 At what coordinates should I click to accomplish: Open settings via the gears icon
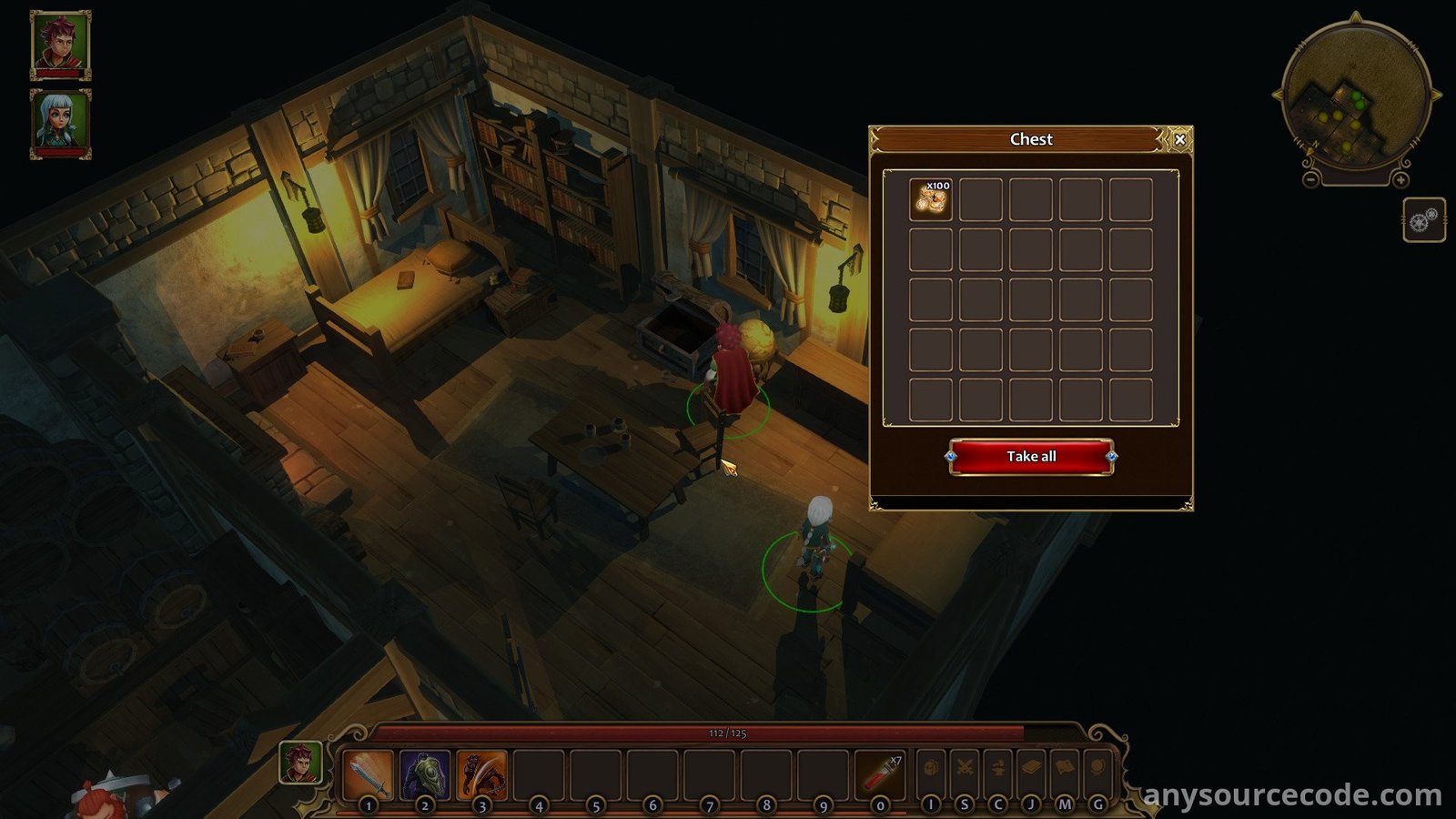pos(1423,220)
